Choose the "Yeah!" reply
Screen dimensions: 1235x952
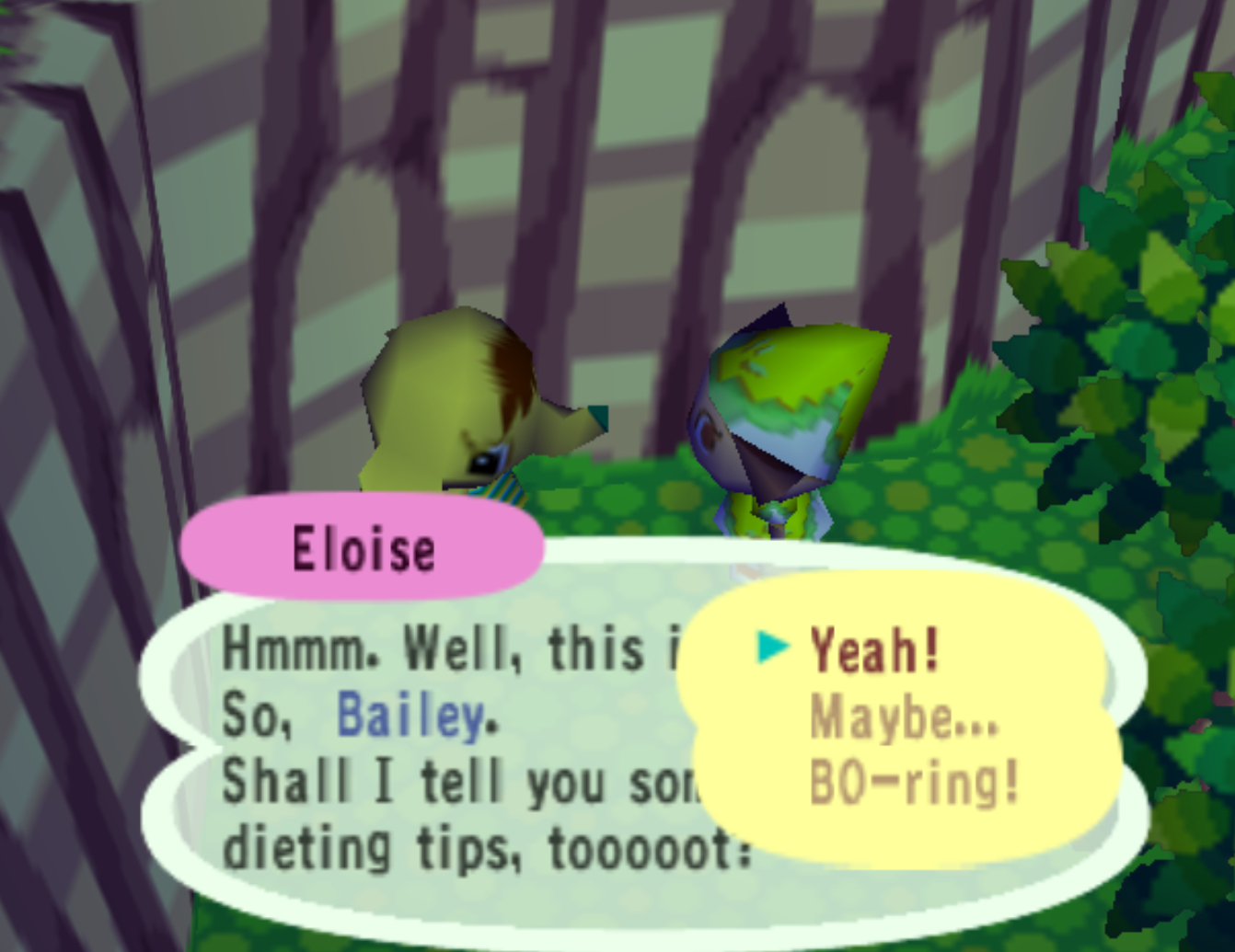click(874, 650)
